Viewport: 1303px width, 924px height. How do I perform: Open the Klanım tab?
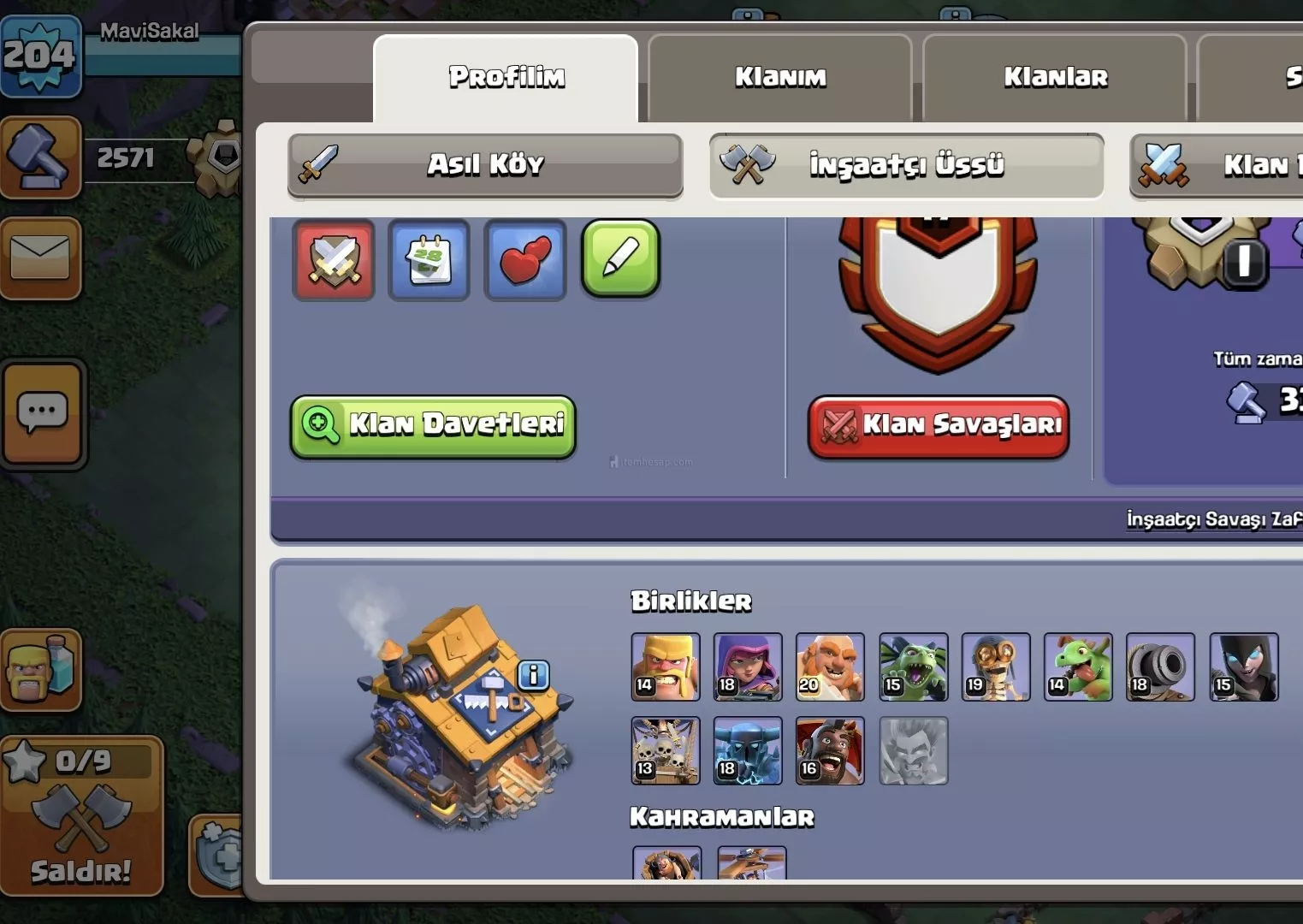779,78
